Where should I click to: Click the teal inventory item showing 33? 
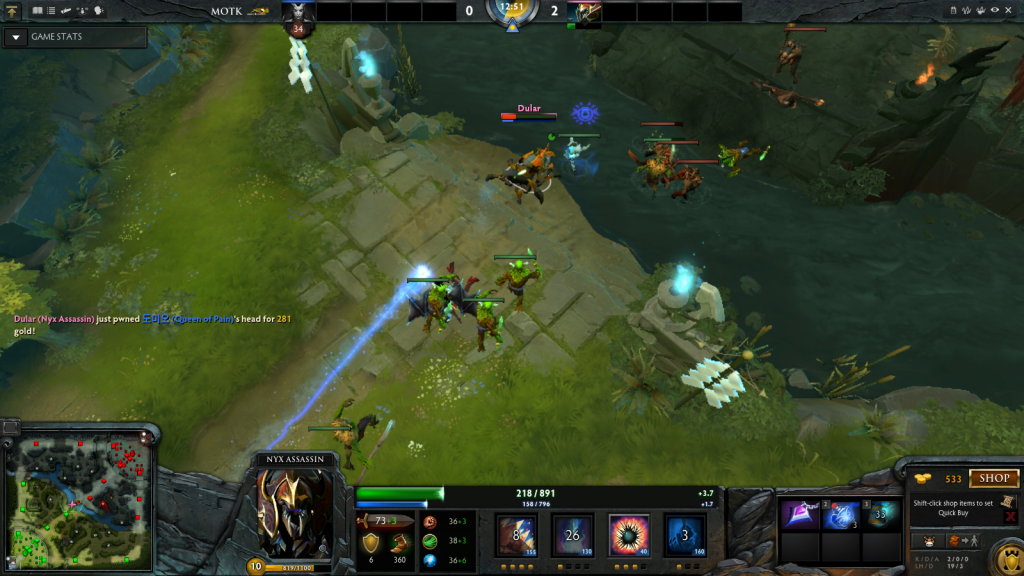coord(882,515)
